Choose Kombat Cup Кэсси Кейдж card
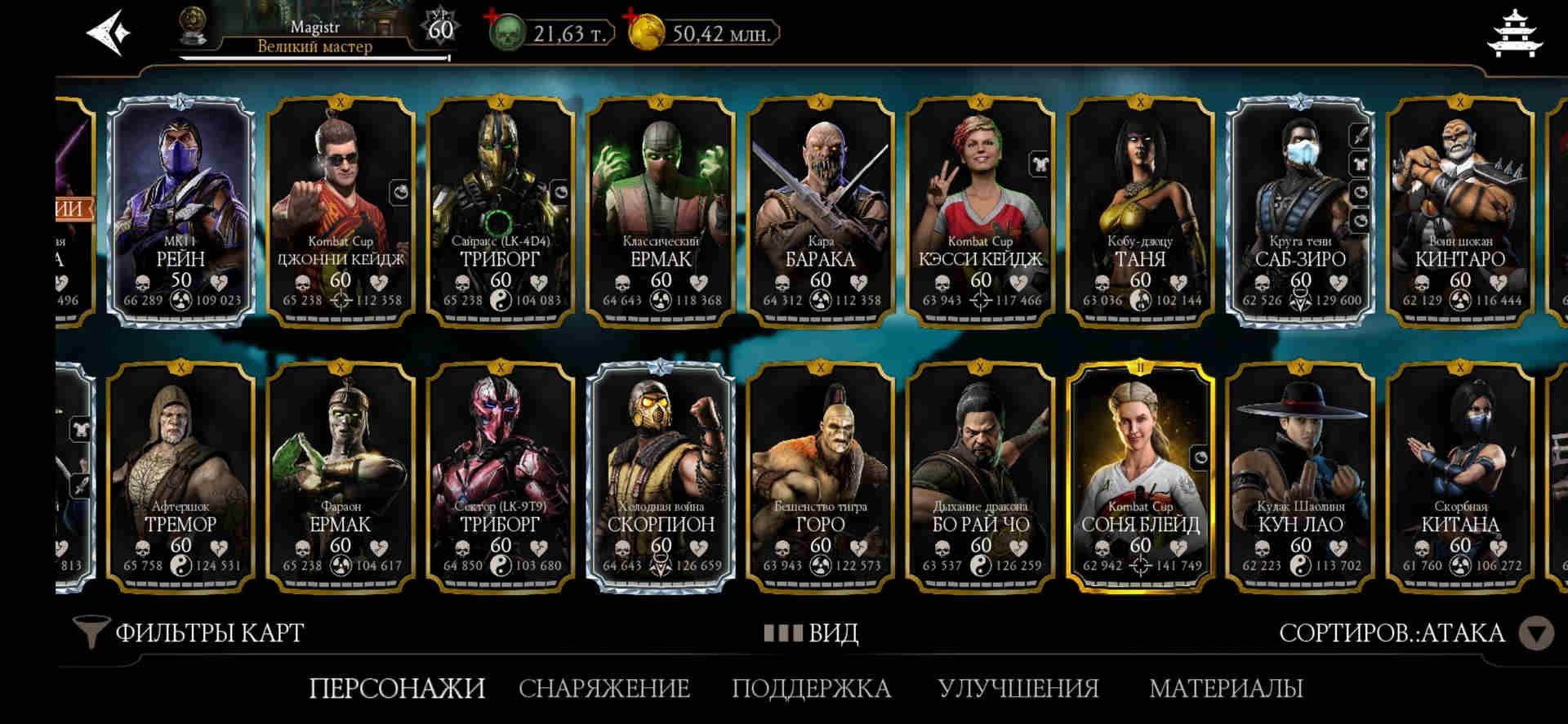Viewport: 1568px width, 724px height. (980, 211)
